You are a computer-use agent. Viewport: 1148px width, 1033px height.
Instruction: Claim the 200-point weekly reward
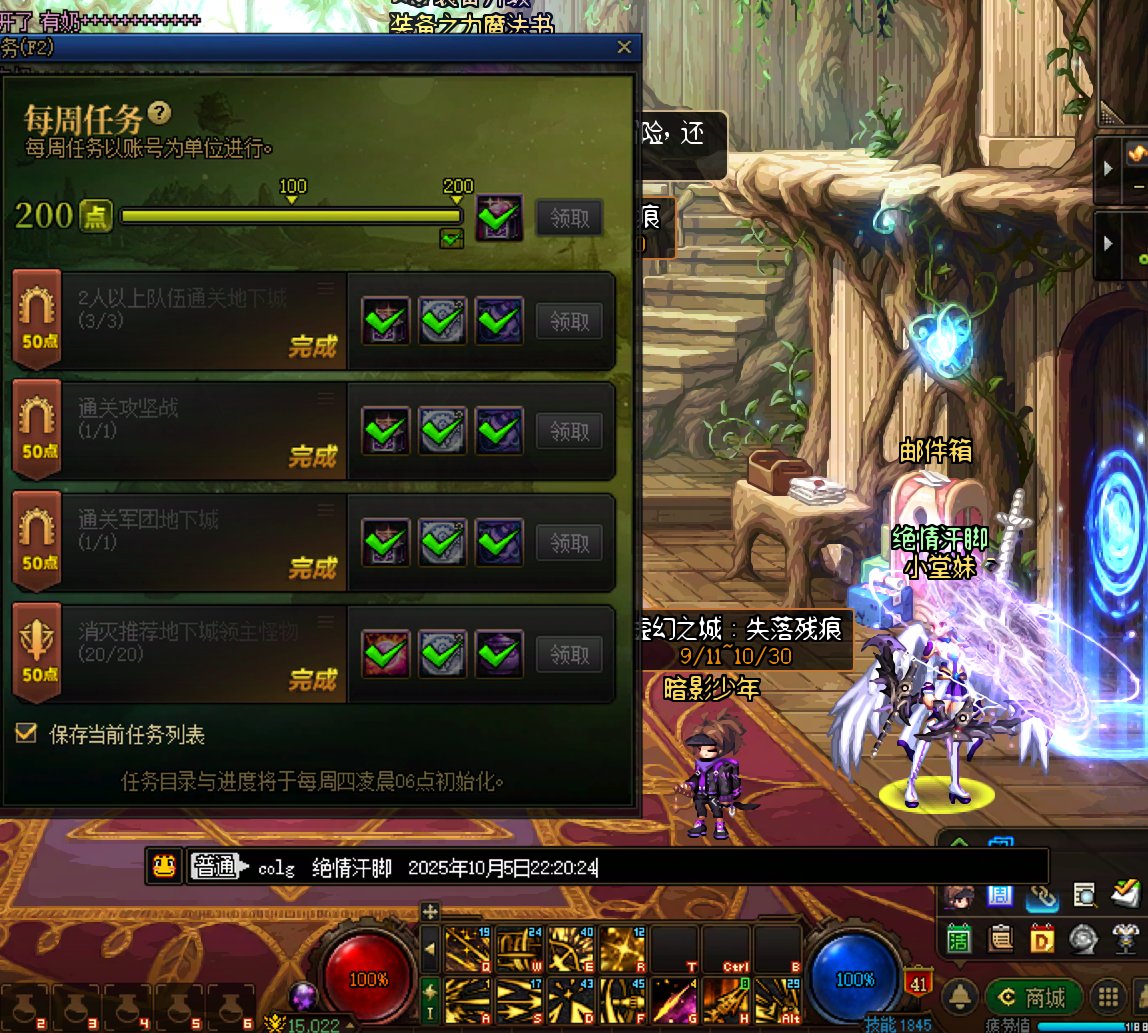point(569,217)
